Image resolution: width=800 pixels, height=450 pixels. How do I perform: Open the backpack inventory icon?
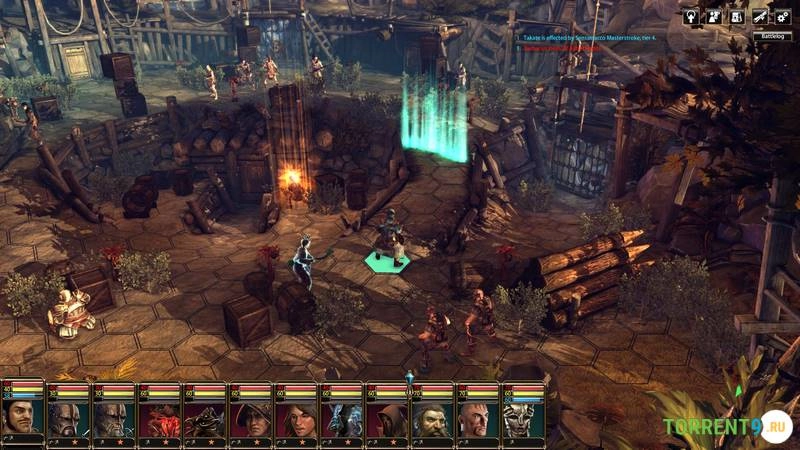738,17
